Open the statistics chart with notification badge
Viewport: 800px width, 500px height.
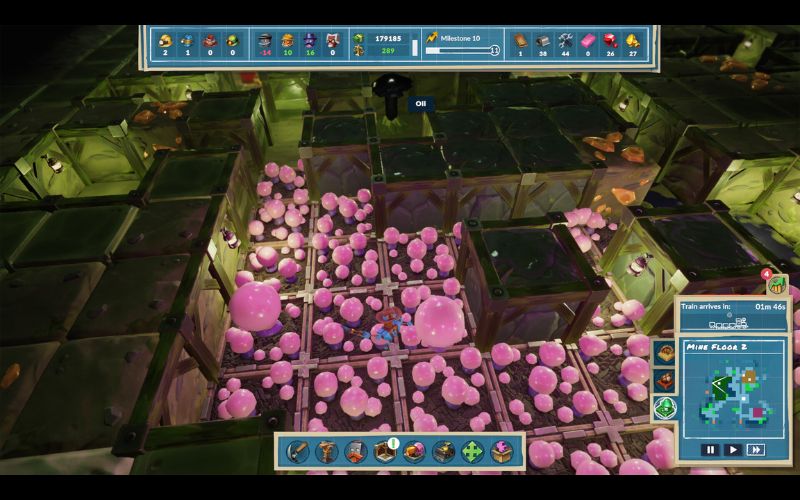pyautogui.click(x=777, y=284)
